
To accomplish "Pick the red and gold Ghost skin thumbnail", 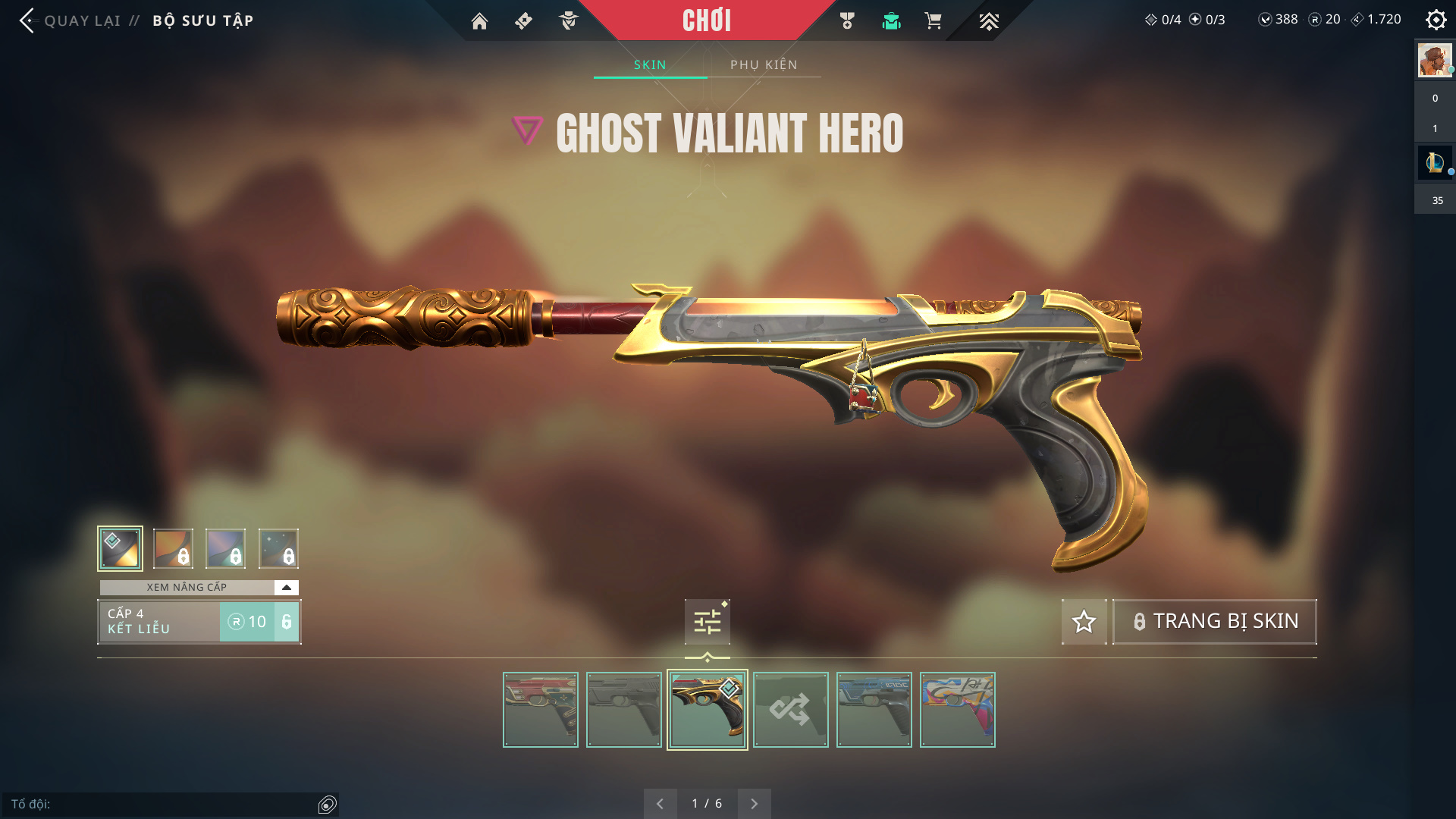I will pyautogui.click(x=540, y=710).
